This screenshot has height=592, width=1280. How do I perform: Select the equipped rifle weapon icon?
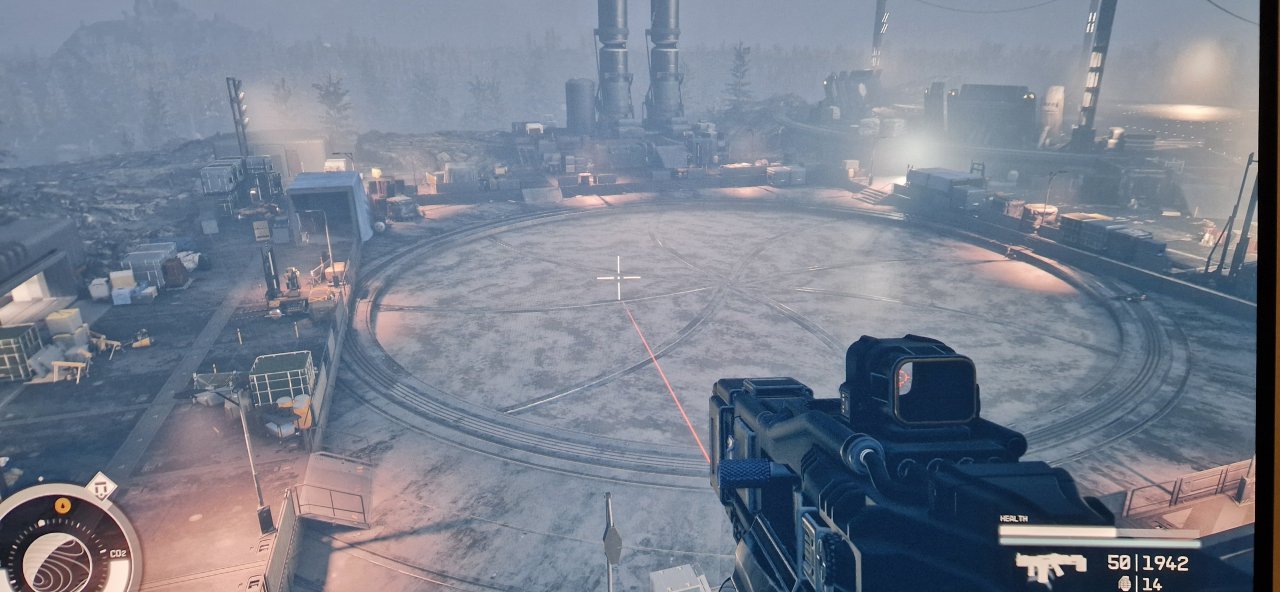pos(1049,567)
